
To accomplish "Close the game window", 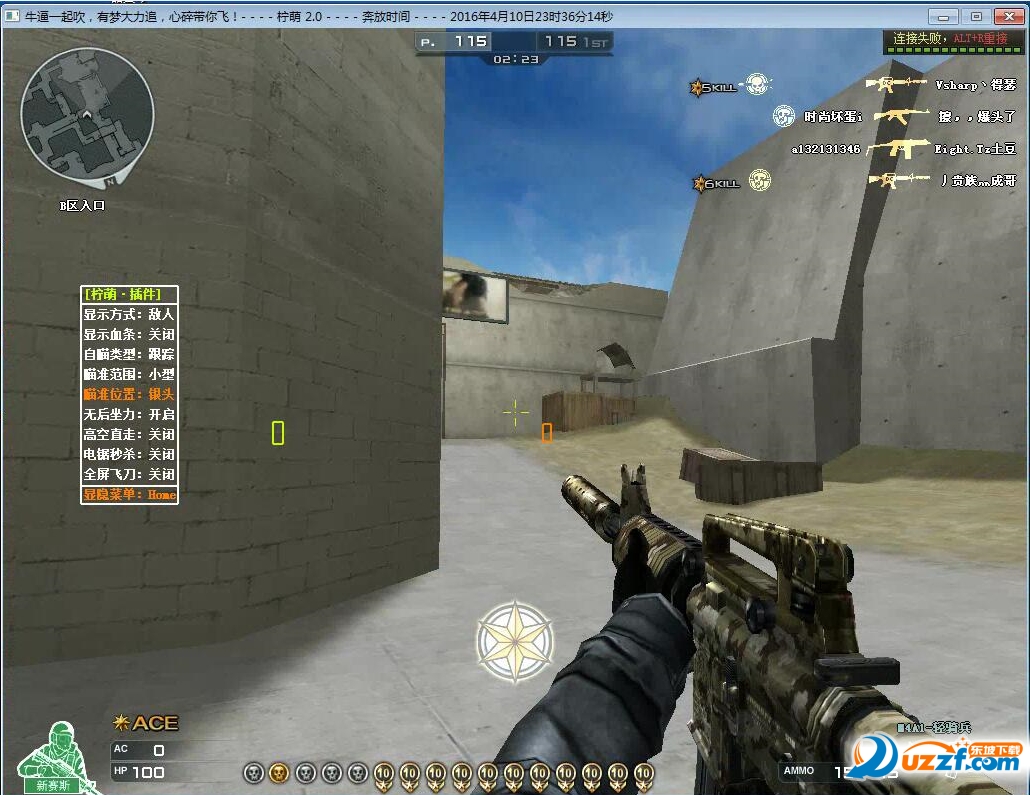I will pyautogui.click(x=1007, y=16).
